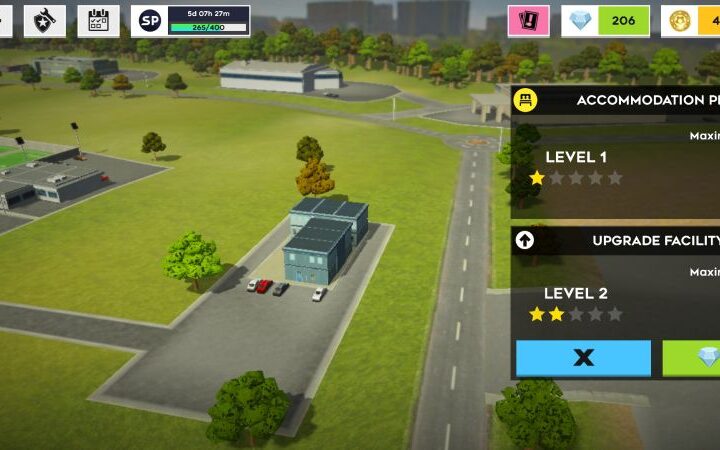
Task: Close the upgrade panel with the blue X button
Action: [583, 357]
